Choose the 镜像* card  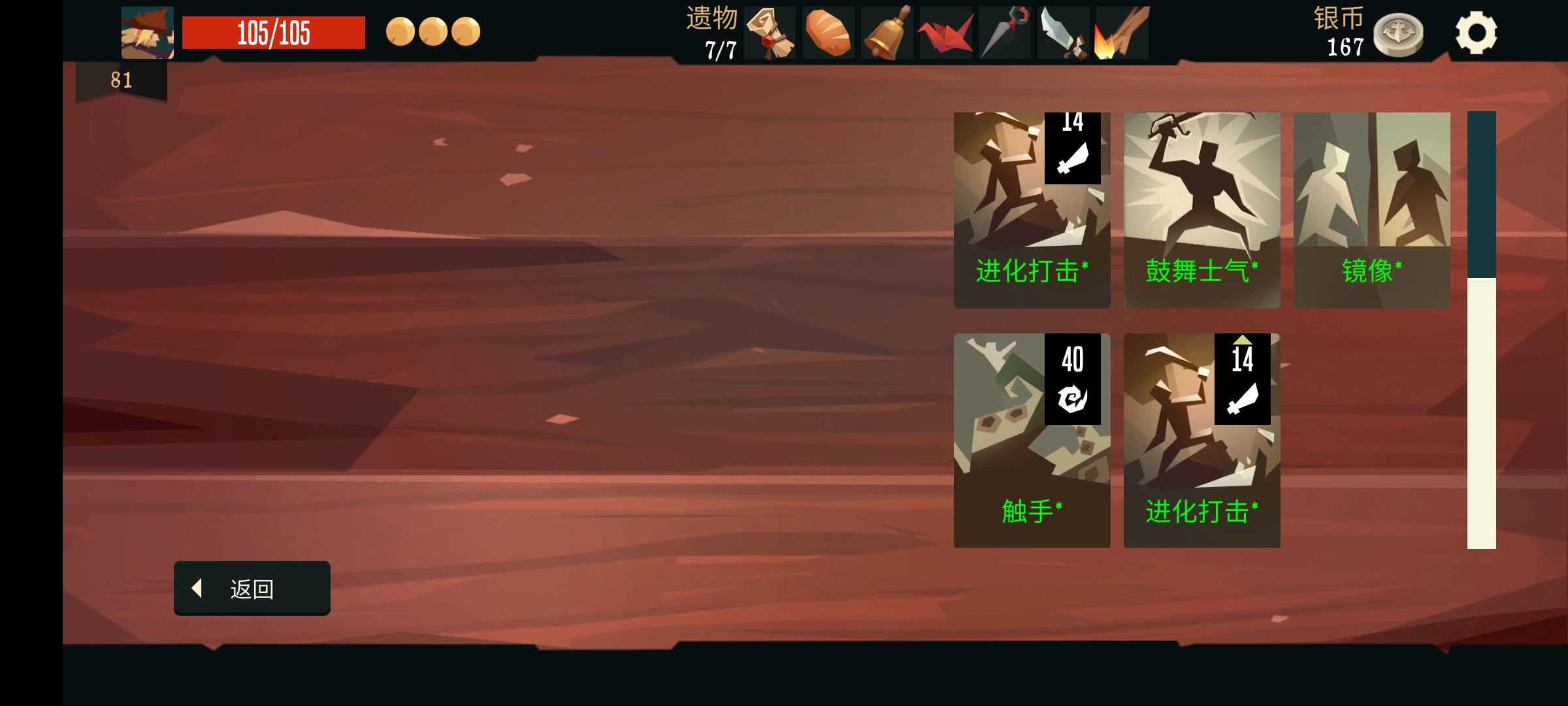pos(1370,209)
